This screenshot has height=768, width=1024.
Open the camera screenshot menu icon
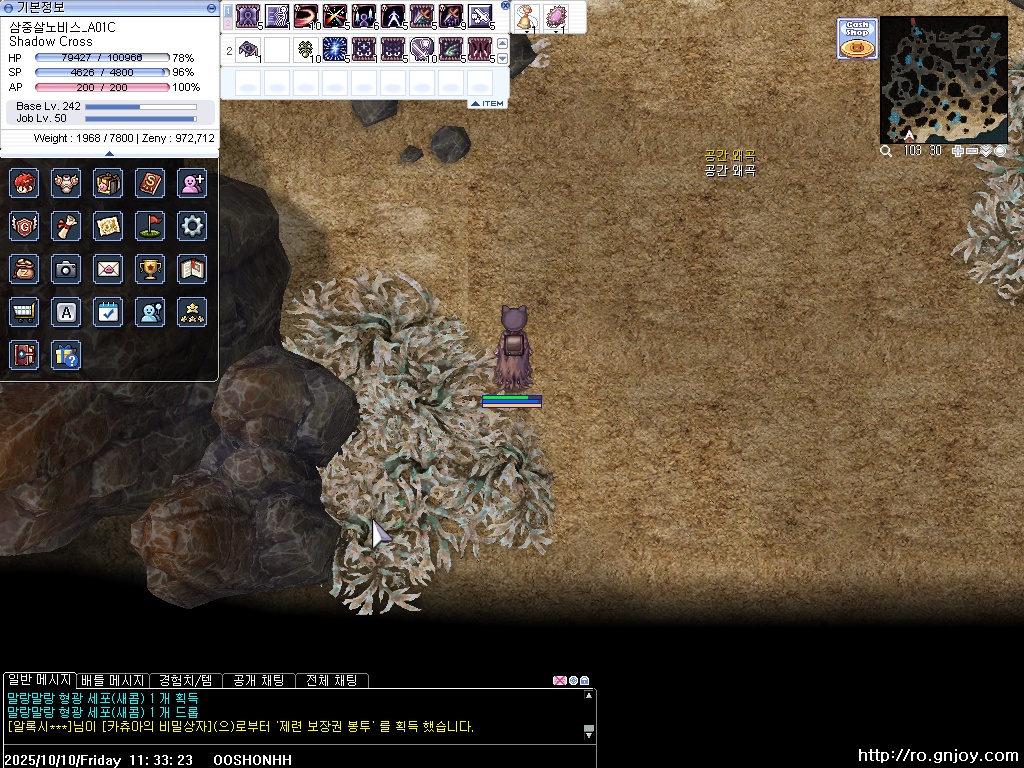[66, 269]
